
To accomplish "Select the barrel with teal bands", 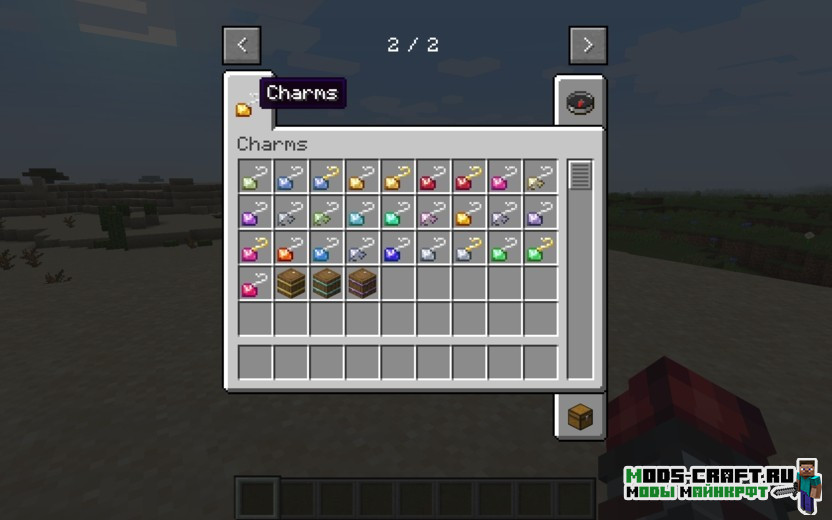I will [x=325, y=284].
